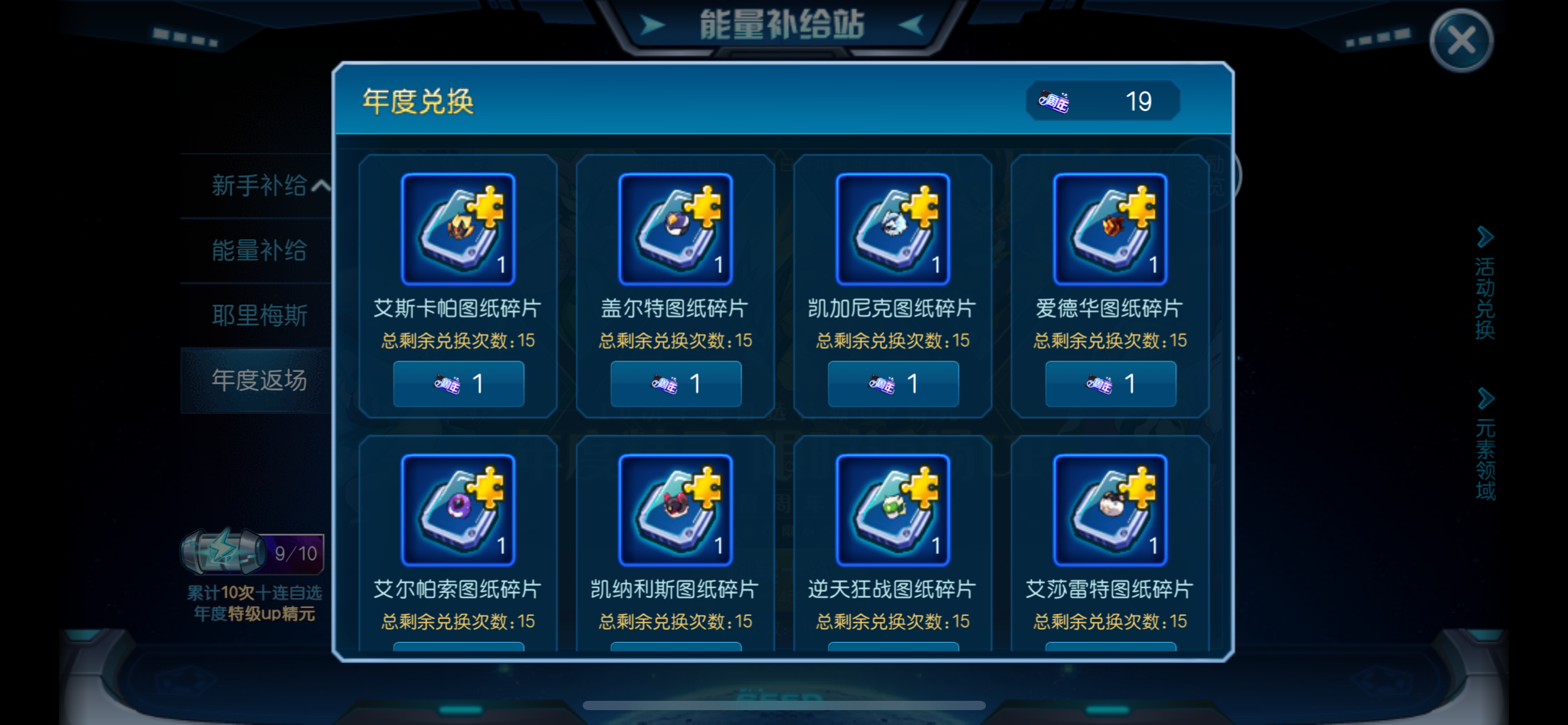Select the 艾斯卡帕图纸碎片 item icon
The height and width of the screenshot is (725, 1568).
[457, 229]
